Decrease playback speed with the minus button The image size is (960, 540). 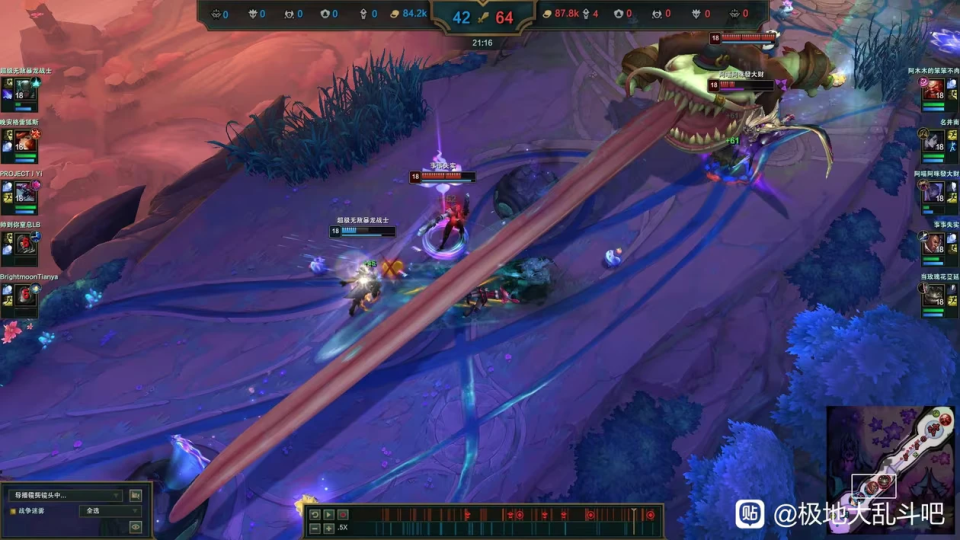click(x=314, y=527)
